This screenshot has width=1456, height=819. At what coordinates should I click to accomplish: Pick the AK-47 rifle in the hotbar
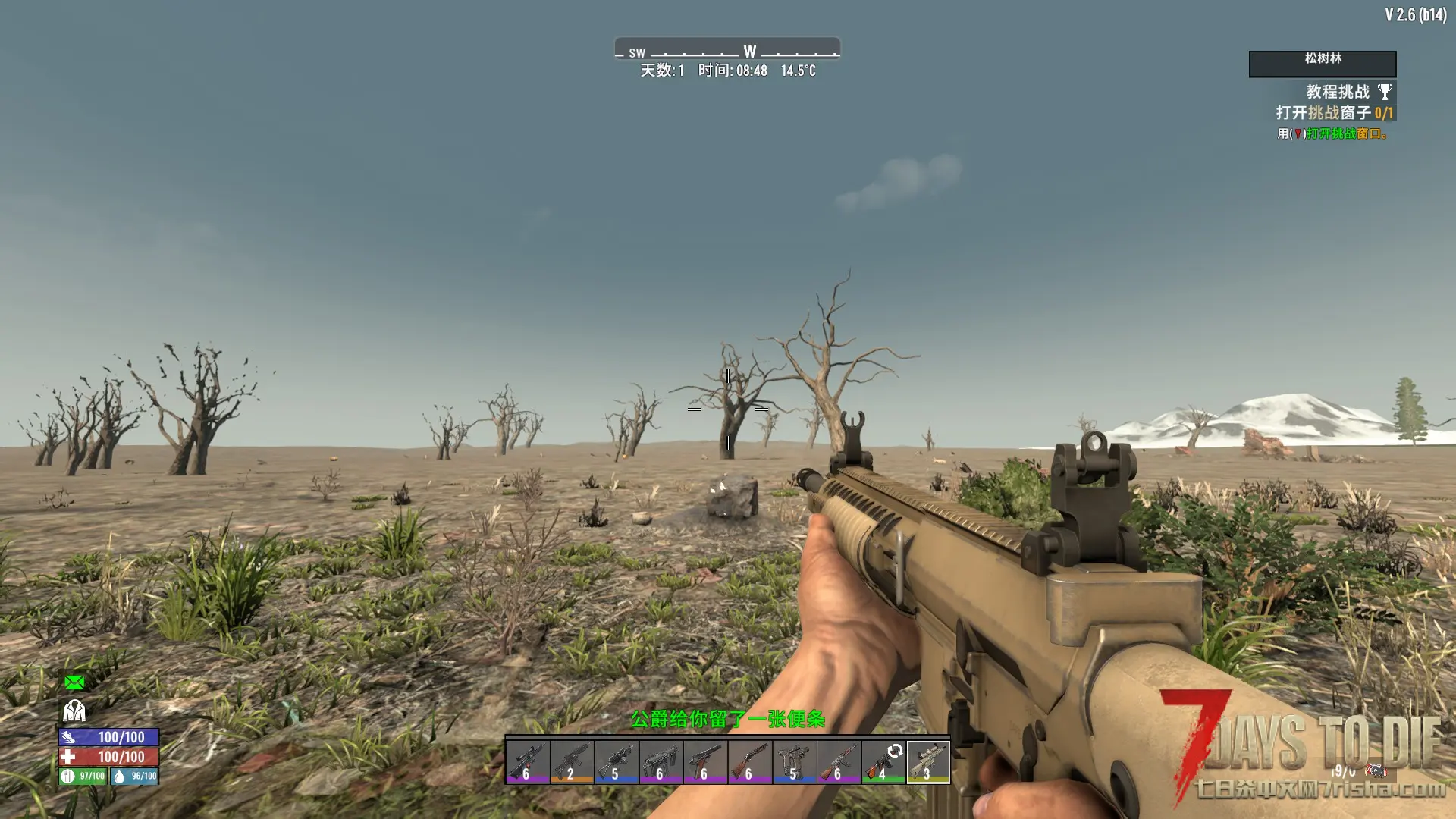click(839, 761)
